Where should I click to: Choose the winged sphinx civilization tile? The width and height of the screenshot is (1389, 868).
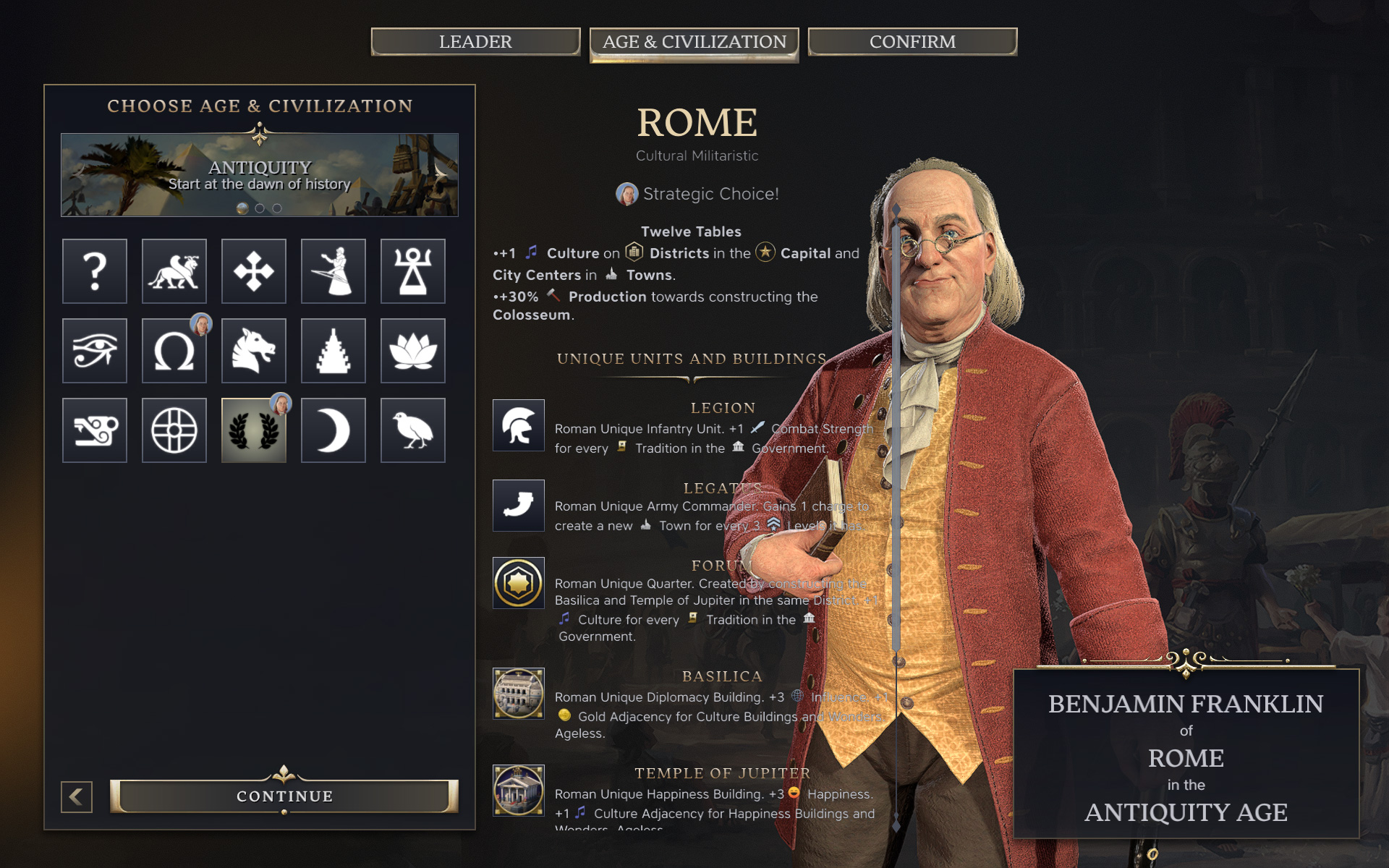tap(174, 271)
